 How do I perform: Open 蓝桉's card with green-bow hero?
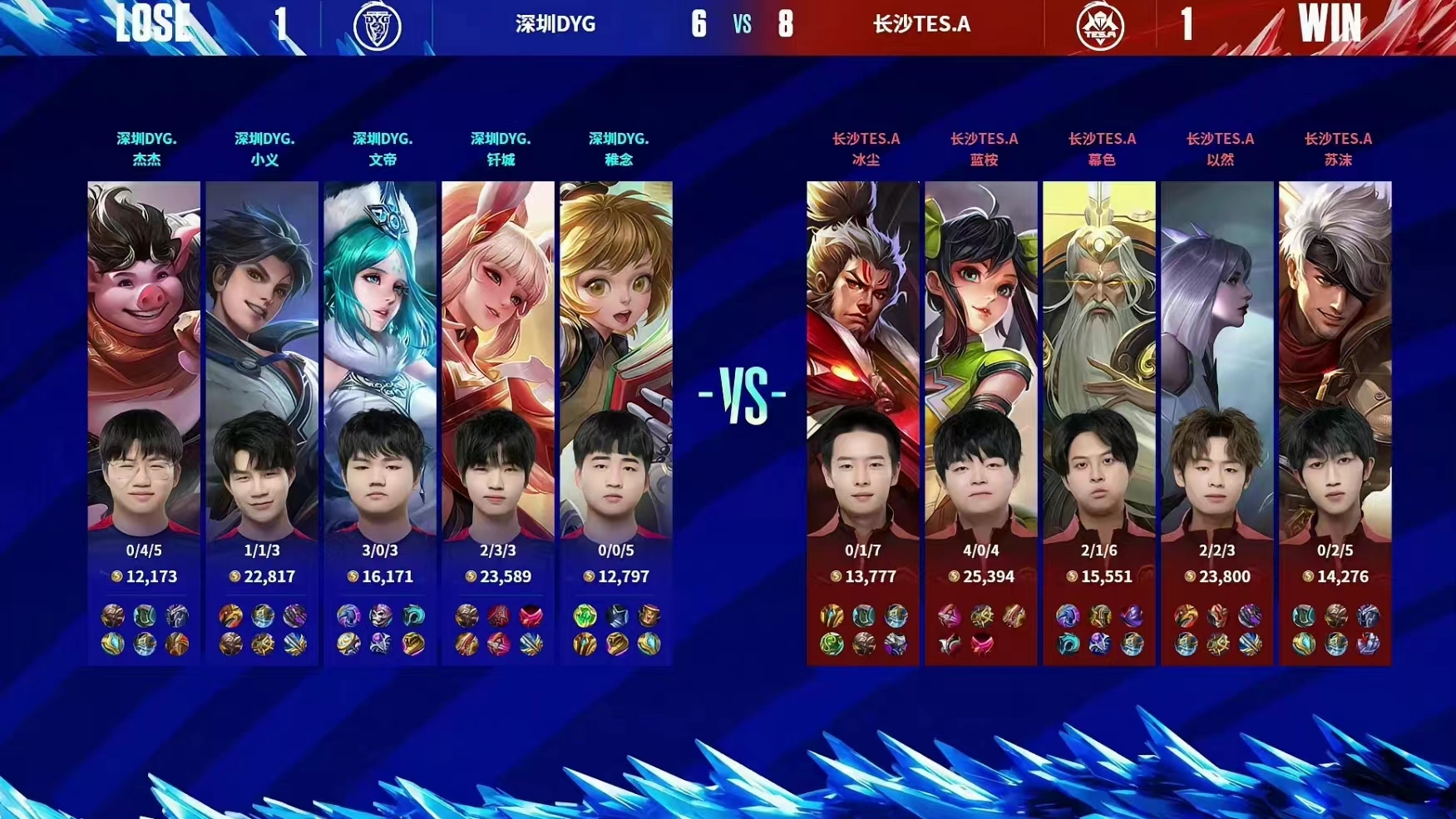[981, 358]
